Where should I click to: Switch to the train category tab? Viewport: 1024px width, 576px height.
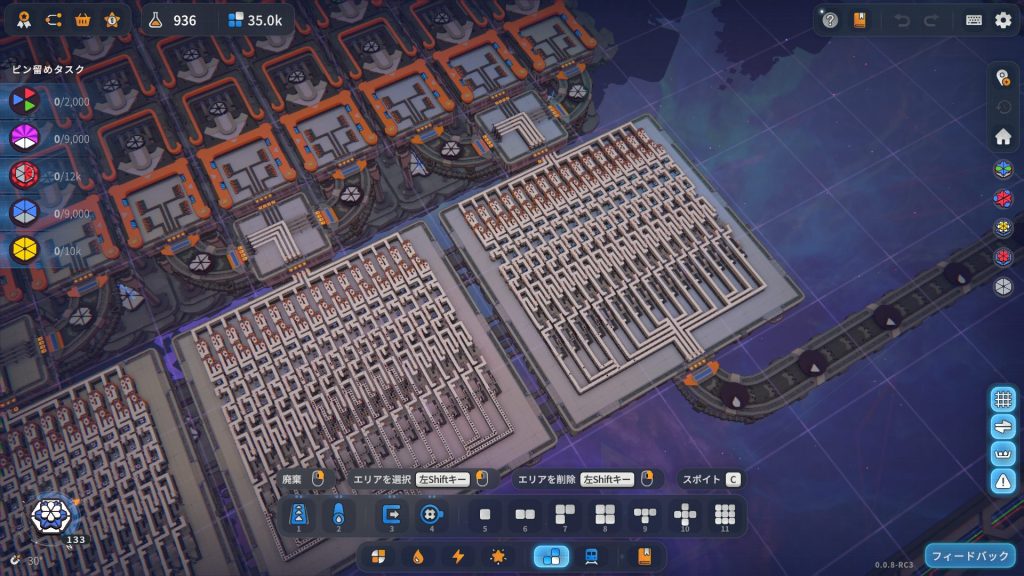(592, 556)
